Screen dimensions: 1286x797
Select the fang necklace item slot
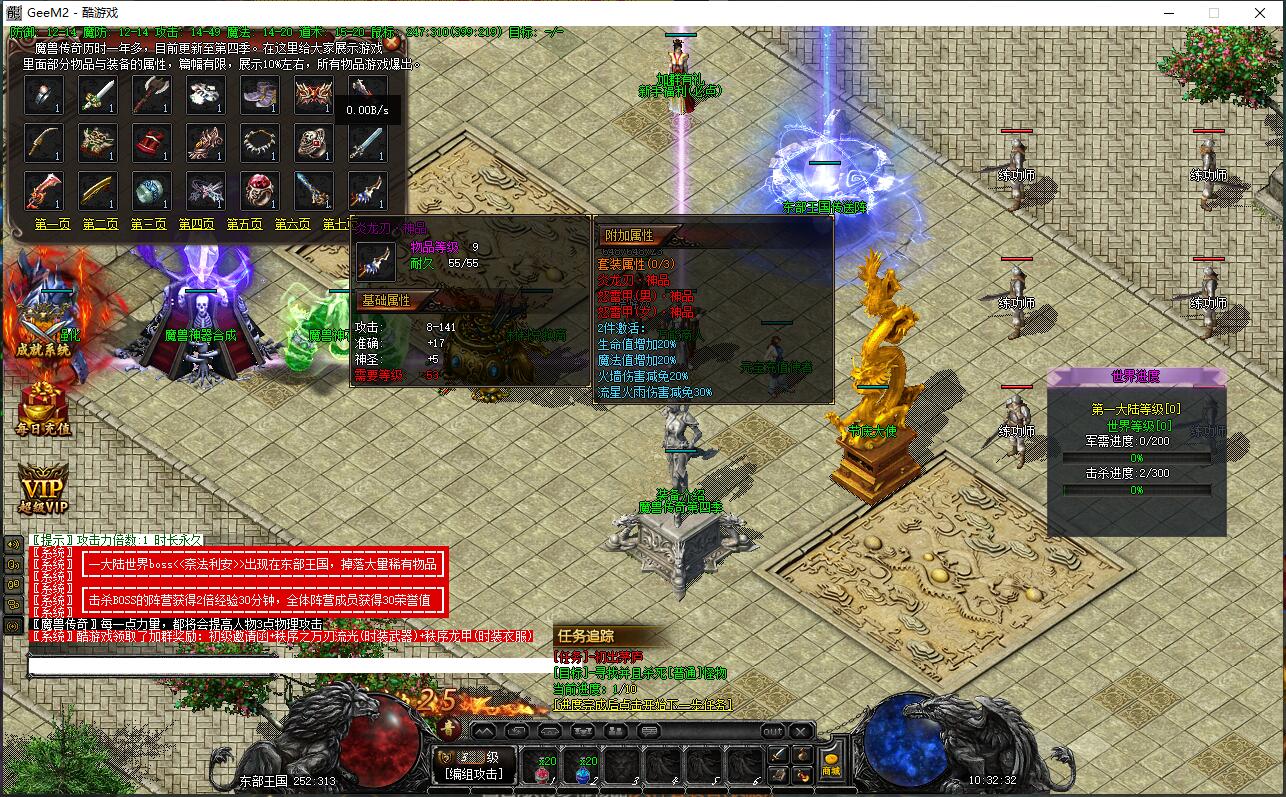click(x=259, y=143)
